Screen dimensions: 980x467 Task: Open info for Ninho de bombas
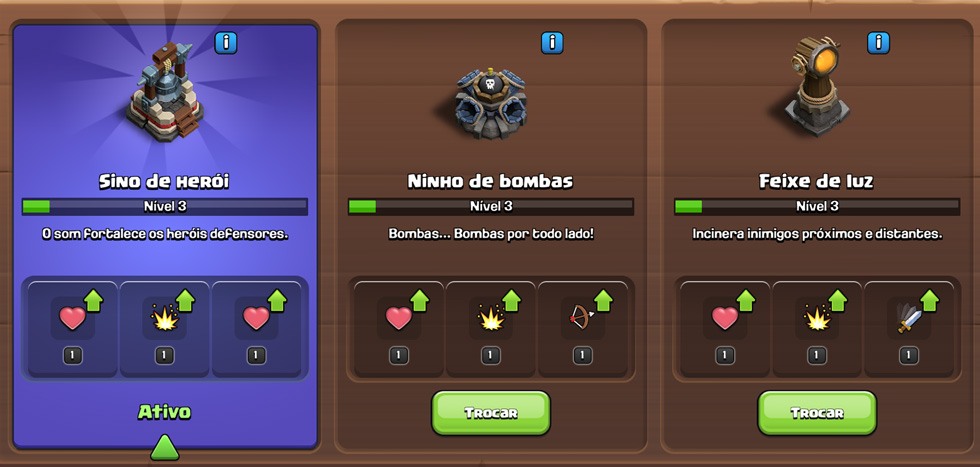click(552, 43)
